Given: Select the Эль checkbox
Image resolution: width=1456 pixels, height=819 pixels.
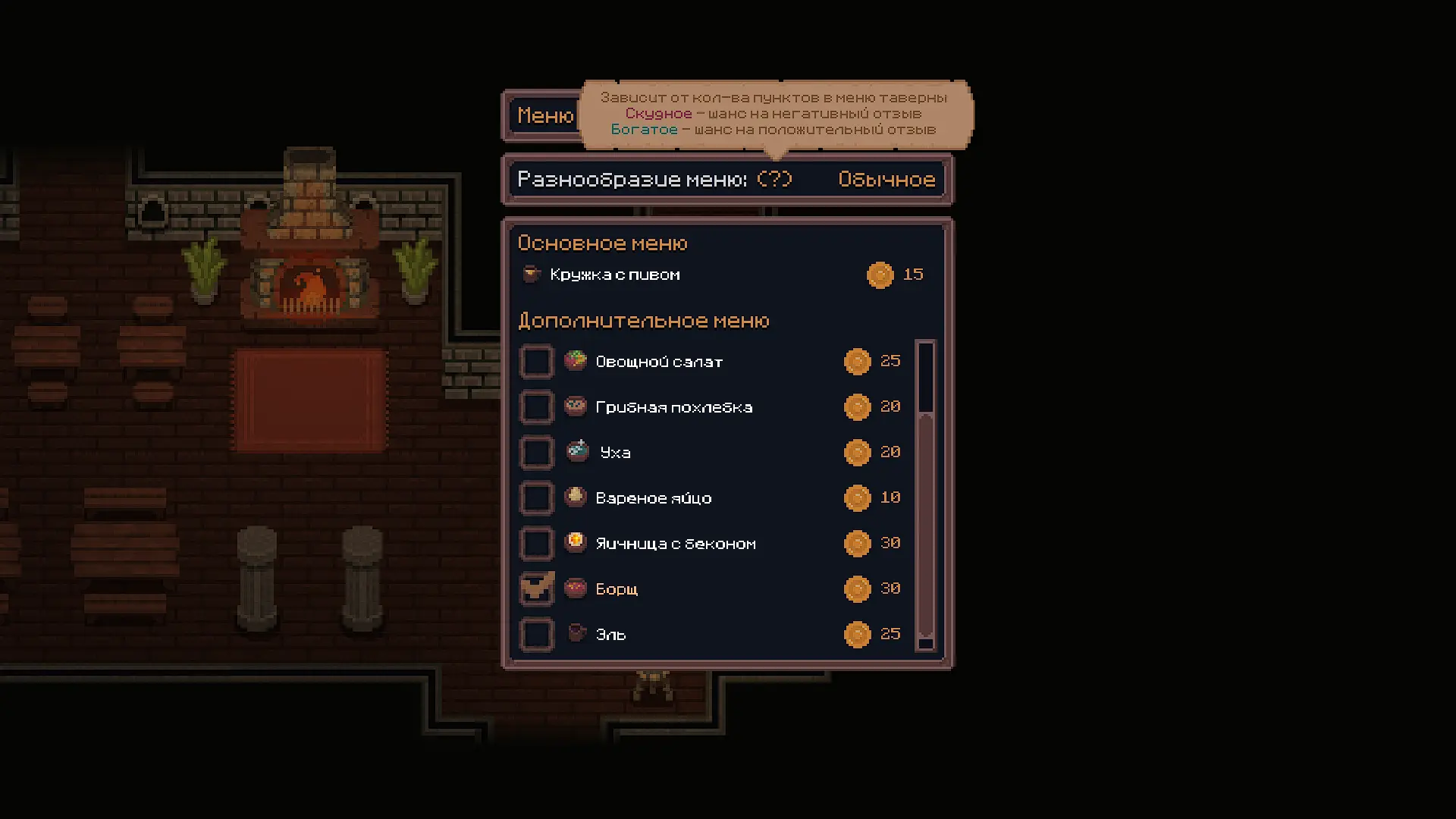Looking at the screenshot, I should click(x=536, y=635).
